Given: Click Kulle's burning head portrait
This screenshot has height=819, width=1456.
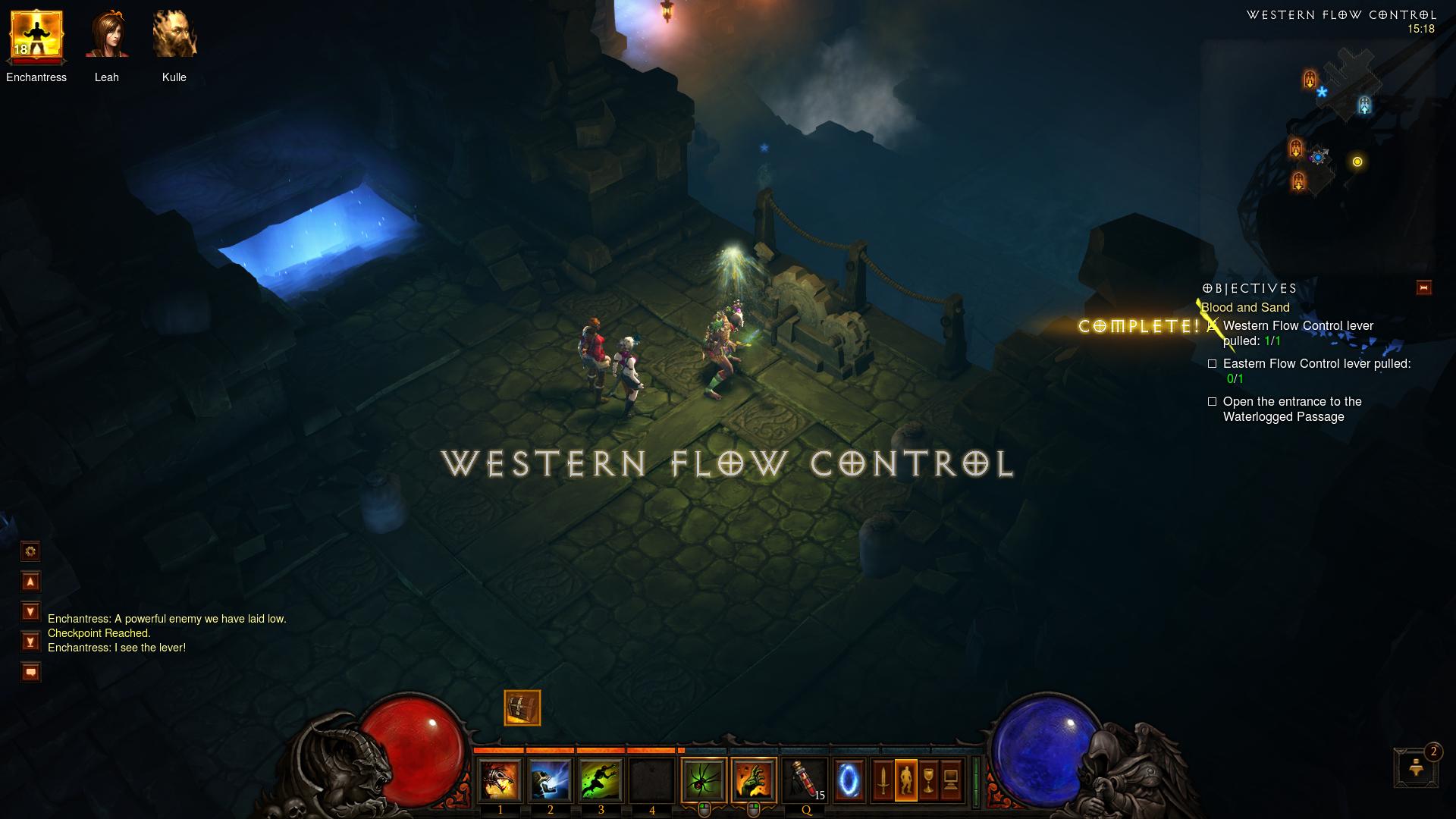Looking at the screenshot, I should click(x=174, y=36).
